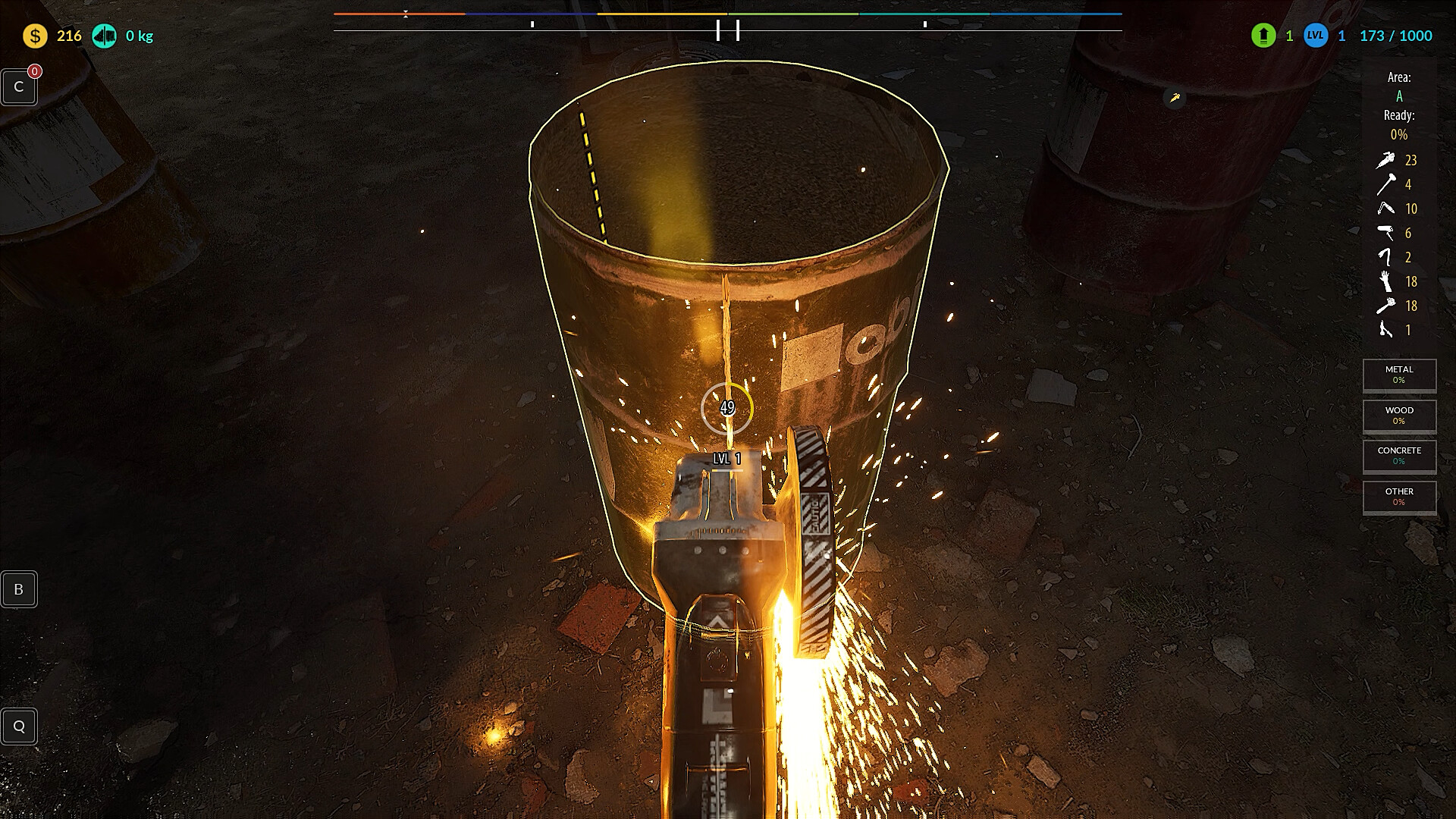Click the green level-up badge near 173/1000
This screenshot has height=819, width=1456.
(x=1263, y=36)
